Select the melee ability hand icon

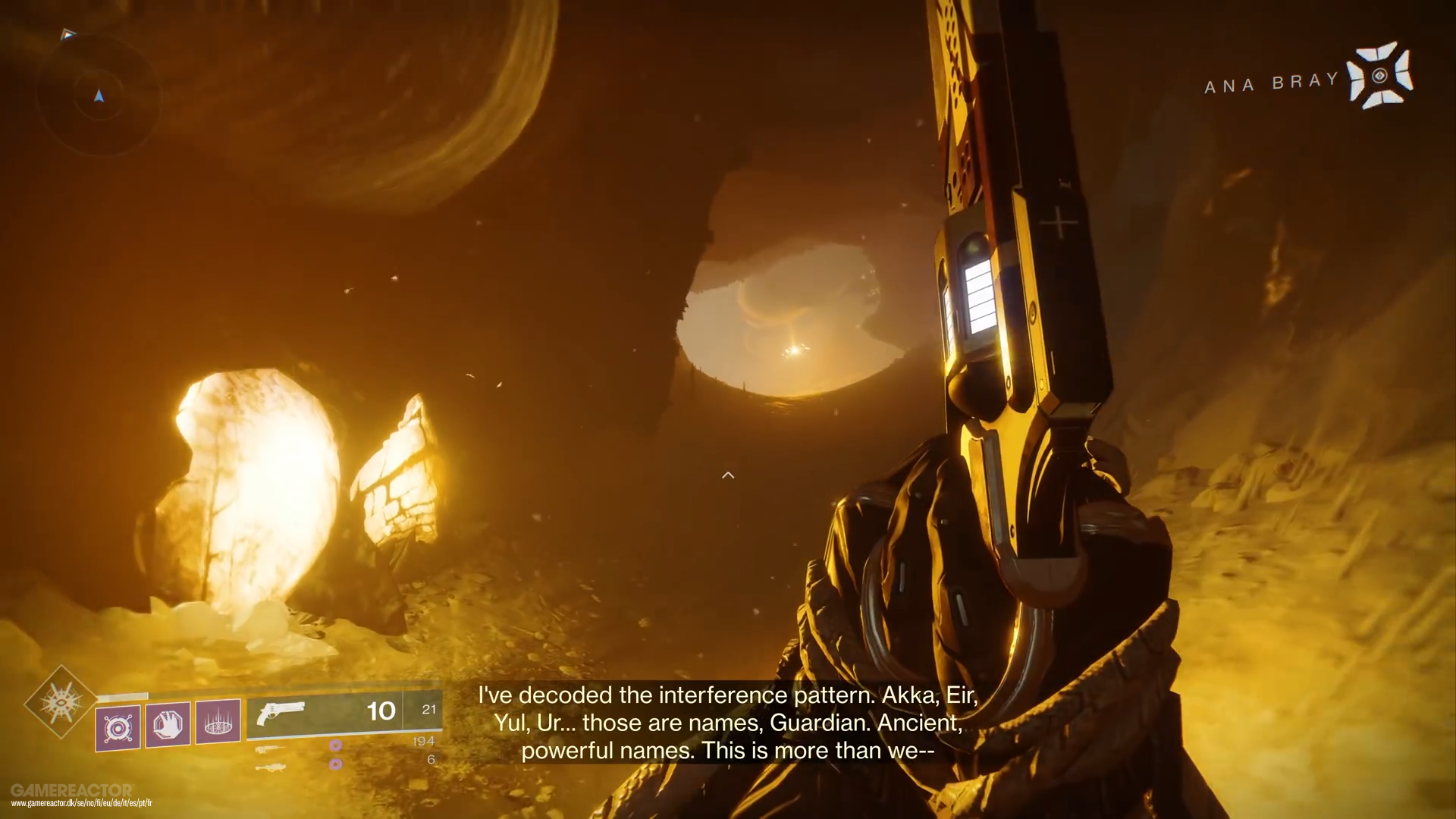[x=168, y=724]
